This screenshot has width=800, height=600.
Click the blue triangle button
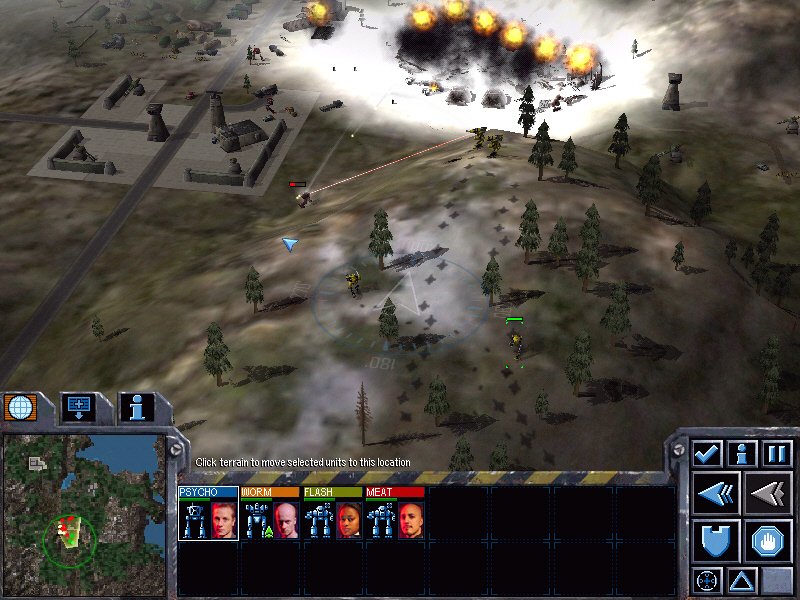coord(741,580)
